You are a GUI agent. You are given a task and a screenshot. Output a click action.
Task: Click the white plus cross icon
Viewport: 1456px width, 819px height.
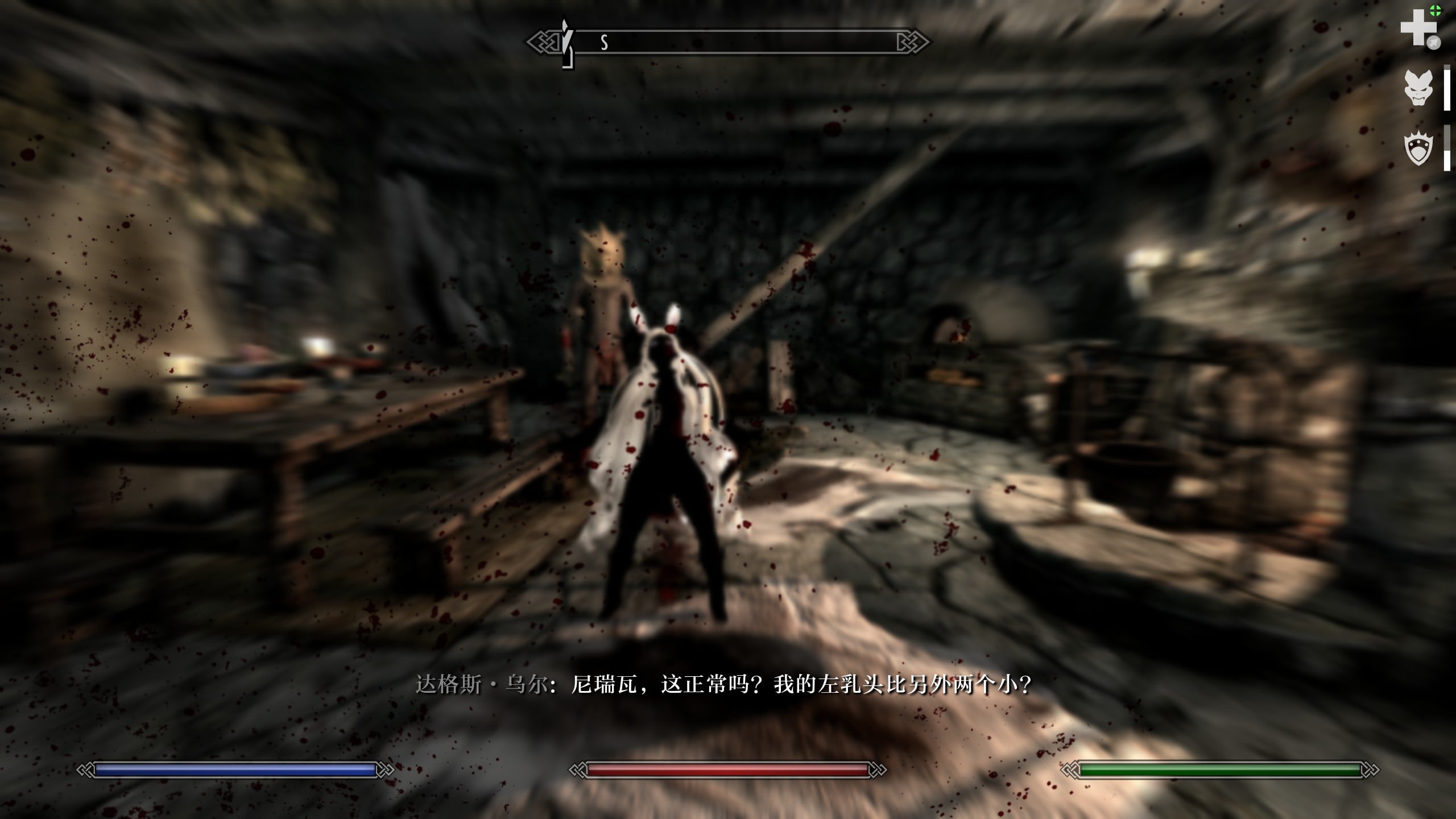tap(1418, 27)
